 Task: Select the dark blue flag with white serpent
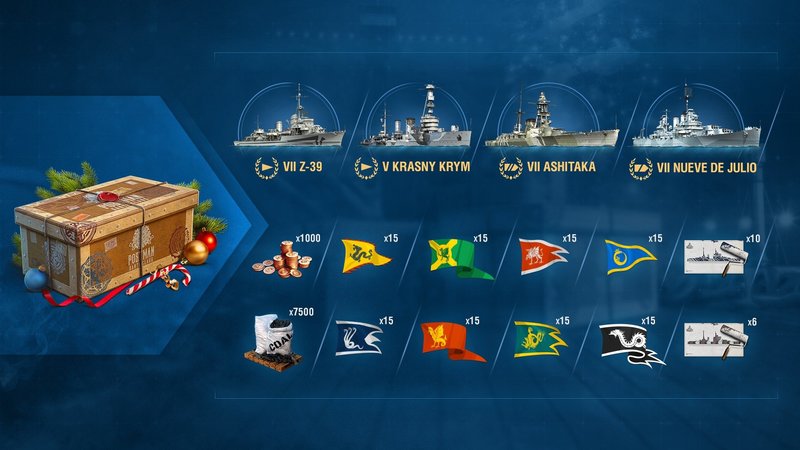360,338
